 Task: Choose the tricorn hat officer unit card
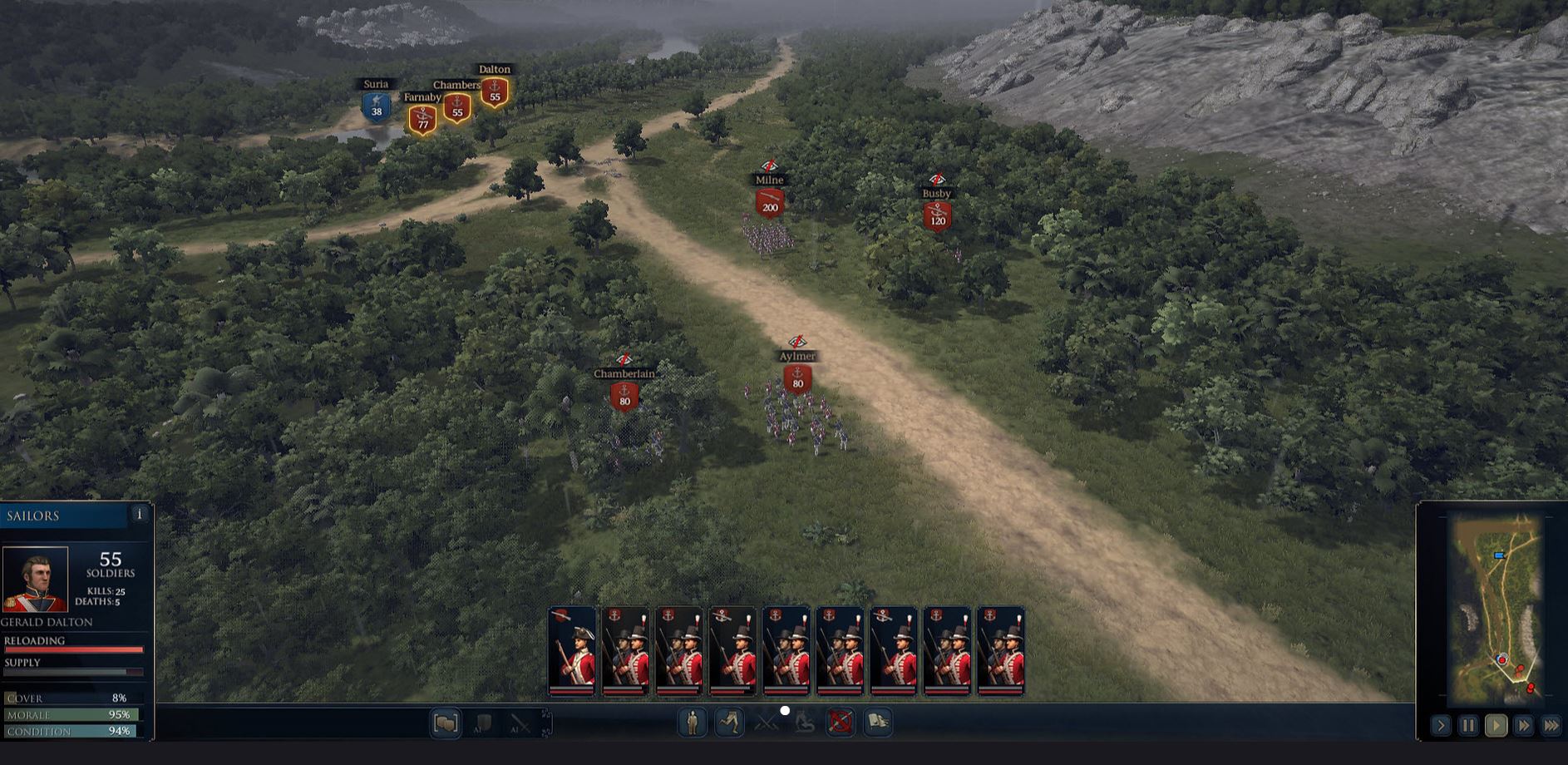(x=572, y=651)
